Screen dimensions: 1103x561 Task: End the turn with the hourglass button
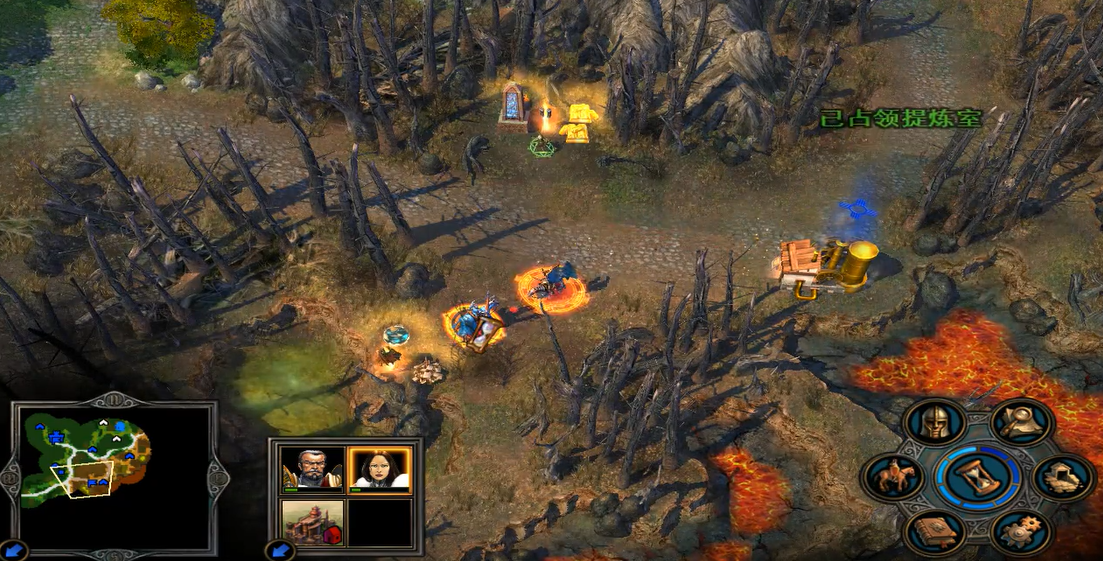tap(977, 479)
